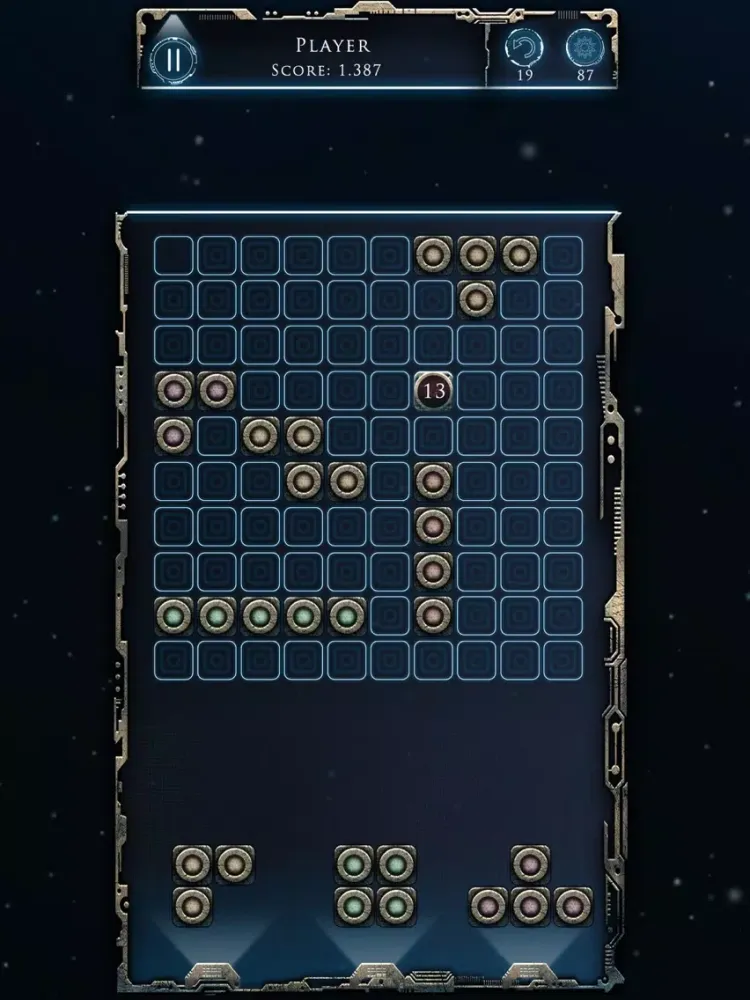
Task: Pause the game
Action: tap(174, 59)
